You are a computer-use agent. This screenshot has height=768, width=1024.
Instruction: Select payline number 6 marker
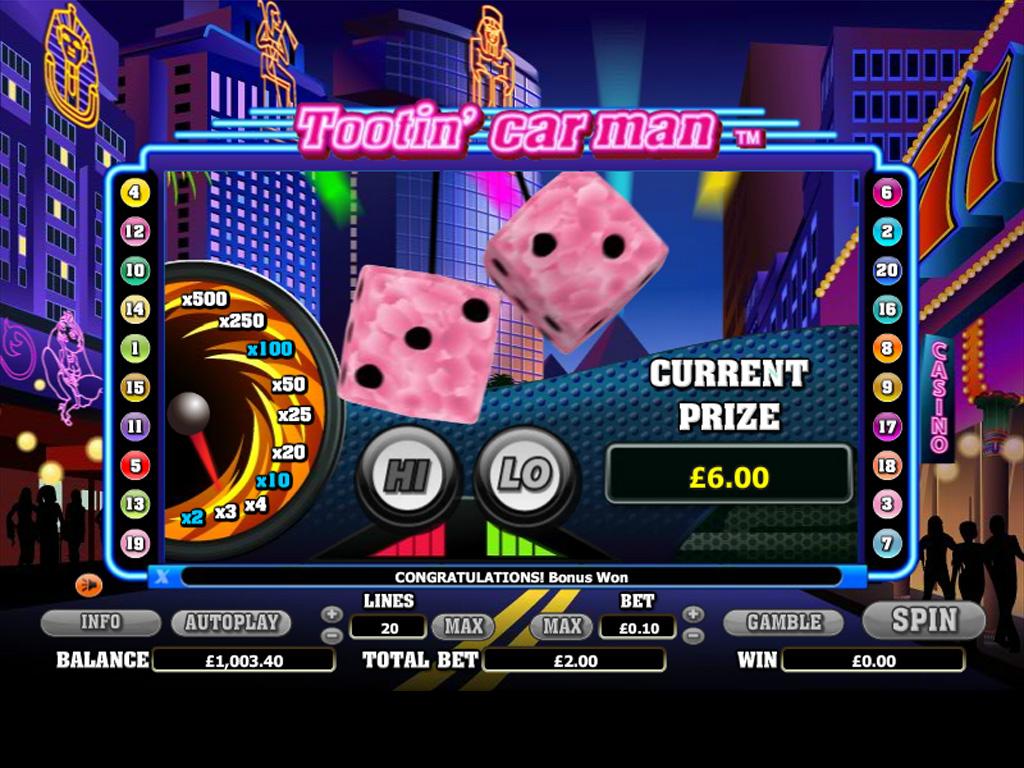tap(887, 193)
